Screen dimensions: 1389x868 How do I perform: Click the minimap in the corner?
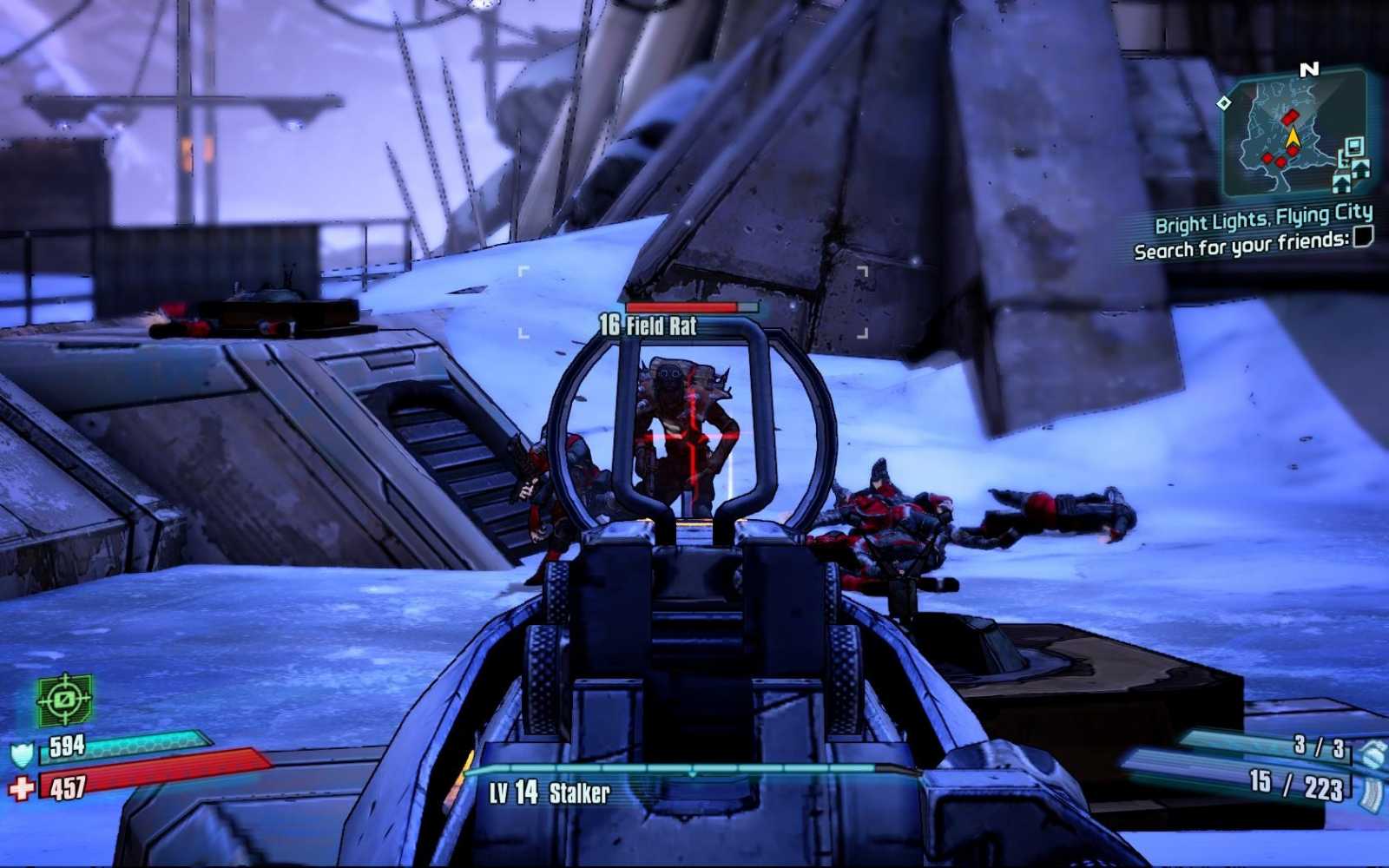1294,136
